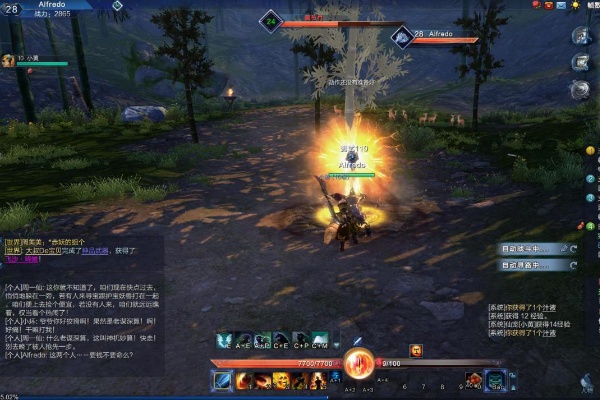Expand the combo skill bar arrow
Viewport: 600px width, 400px height.
336,340
